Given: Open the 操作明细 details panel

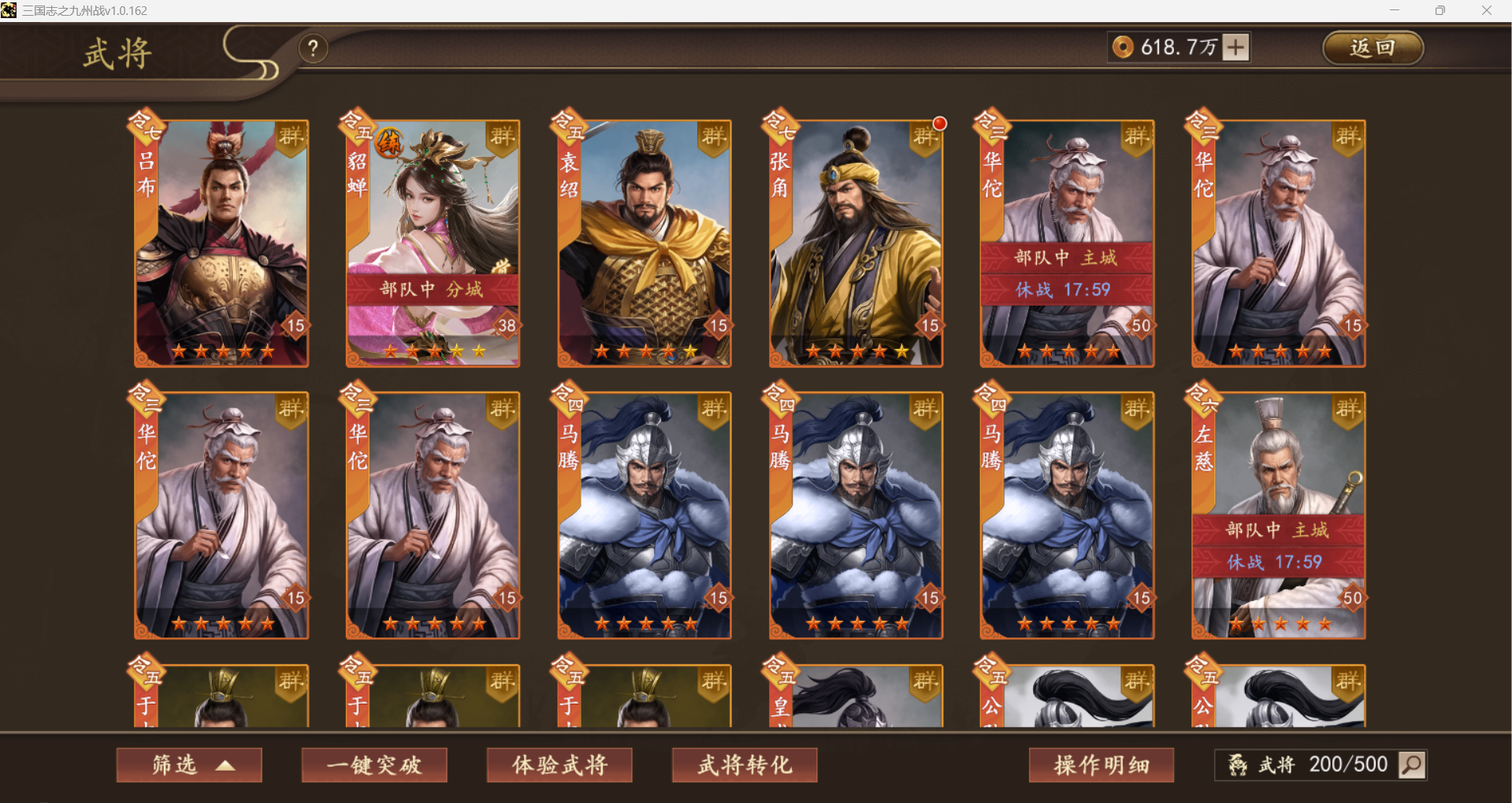Looking at the screenshot, I should click(1101, 764).
